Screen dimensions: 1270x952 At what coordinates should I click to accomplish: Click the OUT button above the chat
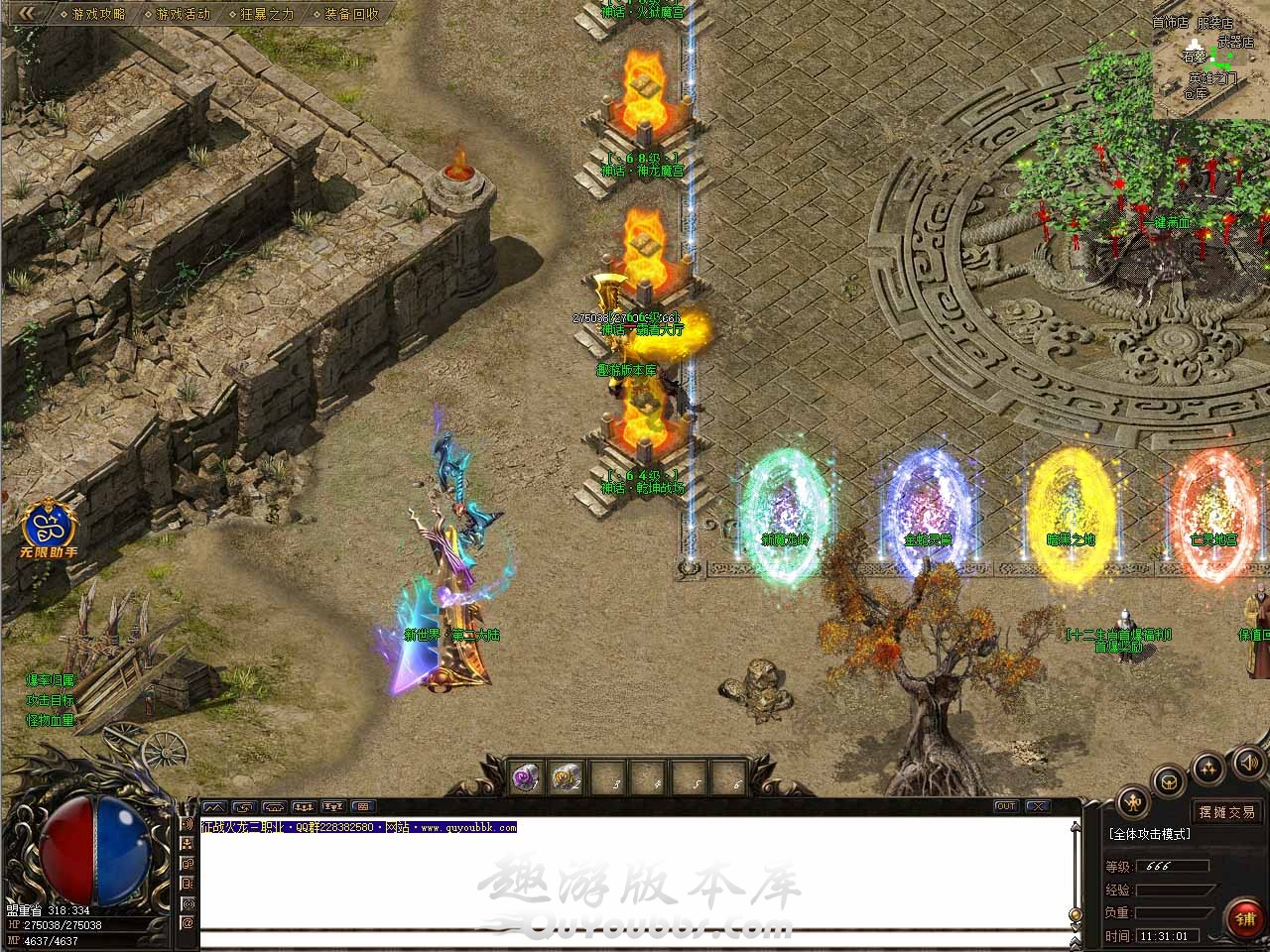coord(1006,806)
